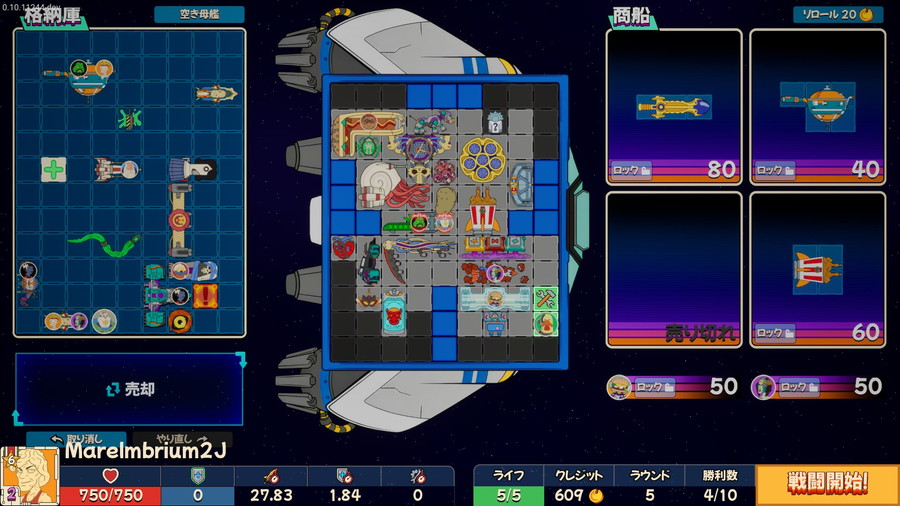This screenshot has width=900, height=506.
Task: Select the burger-head crew member for 50
Action: 622,386
